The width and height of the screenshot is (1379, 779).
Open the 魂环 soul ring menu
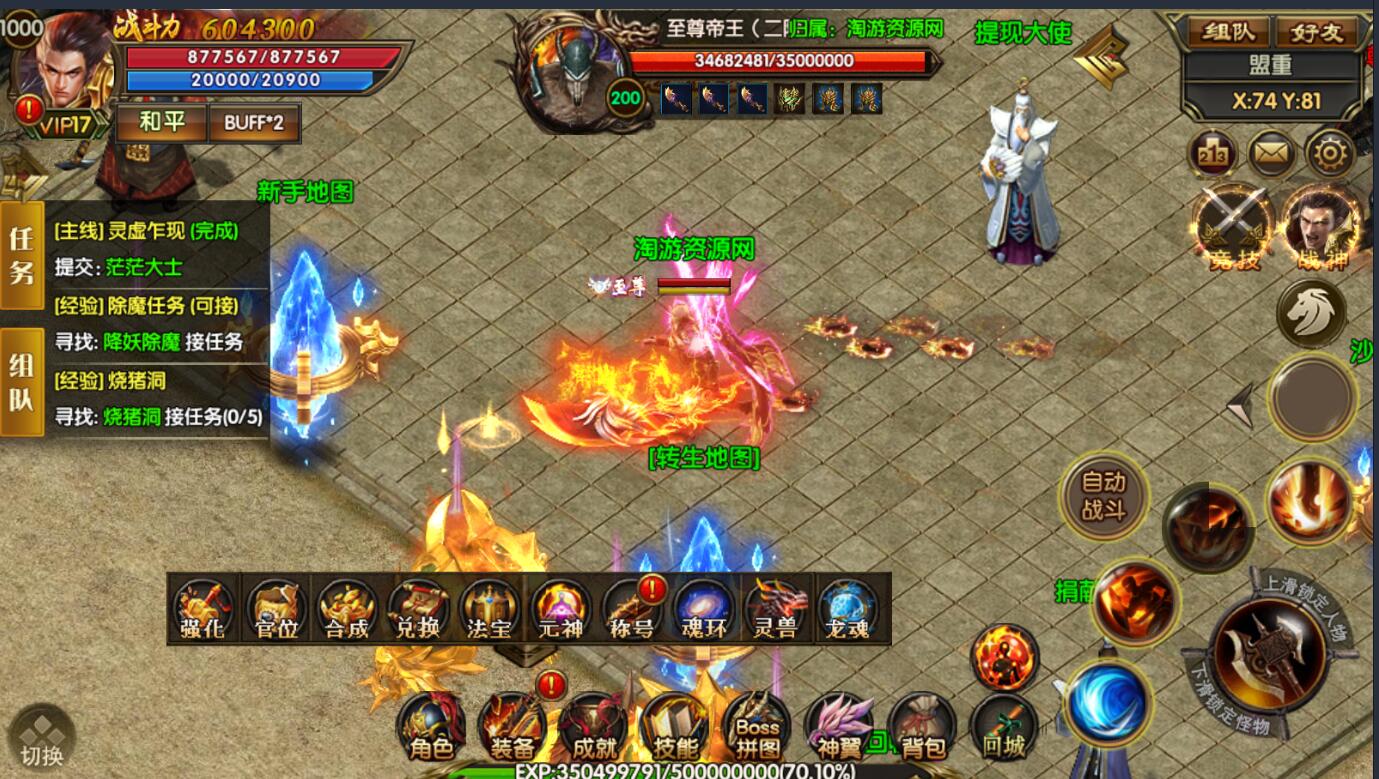point(704,609)
